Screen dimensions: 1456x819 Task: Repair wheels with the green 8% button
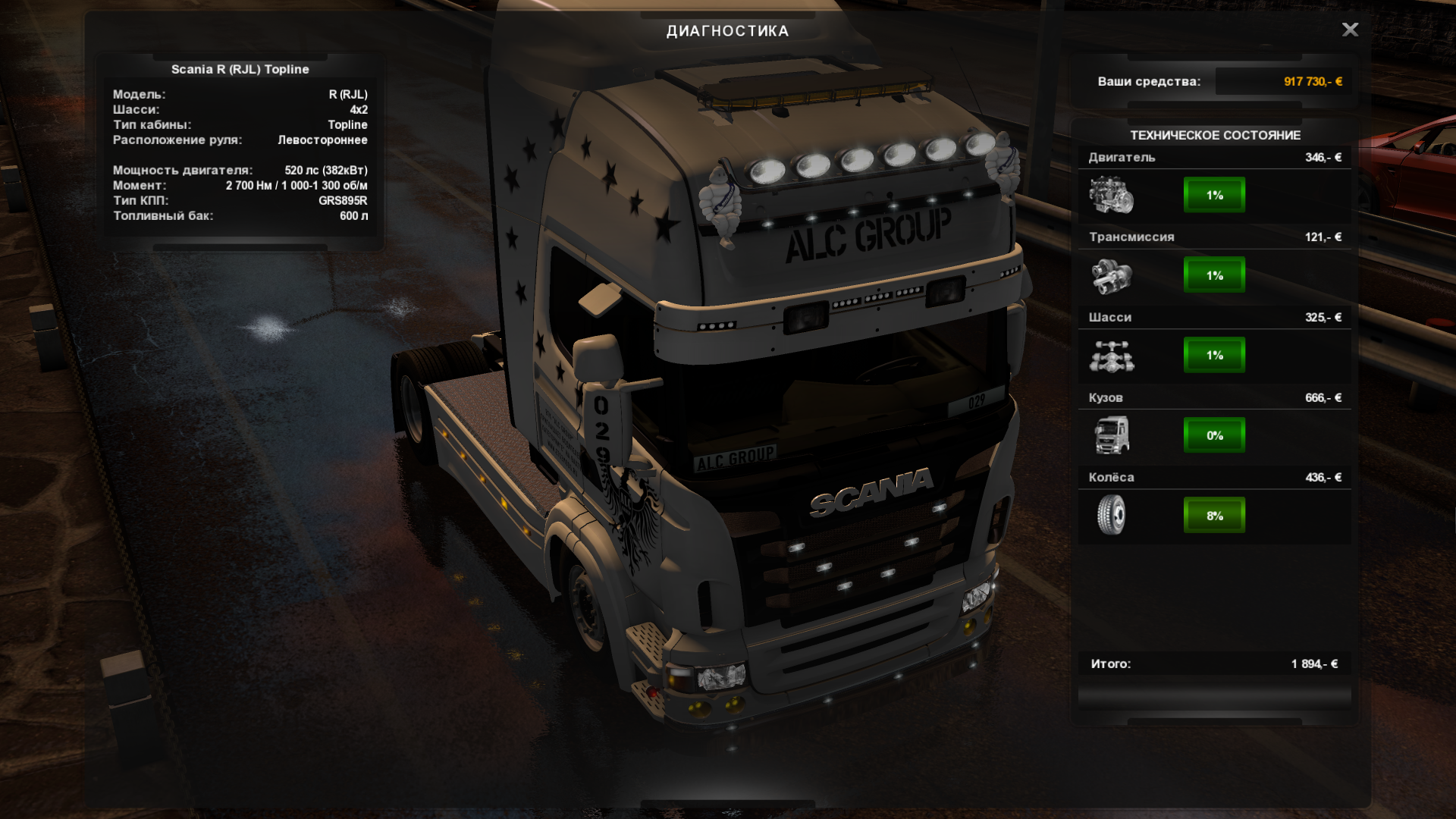point(1214,516)
